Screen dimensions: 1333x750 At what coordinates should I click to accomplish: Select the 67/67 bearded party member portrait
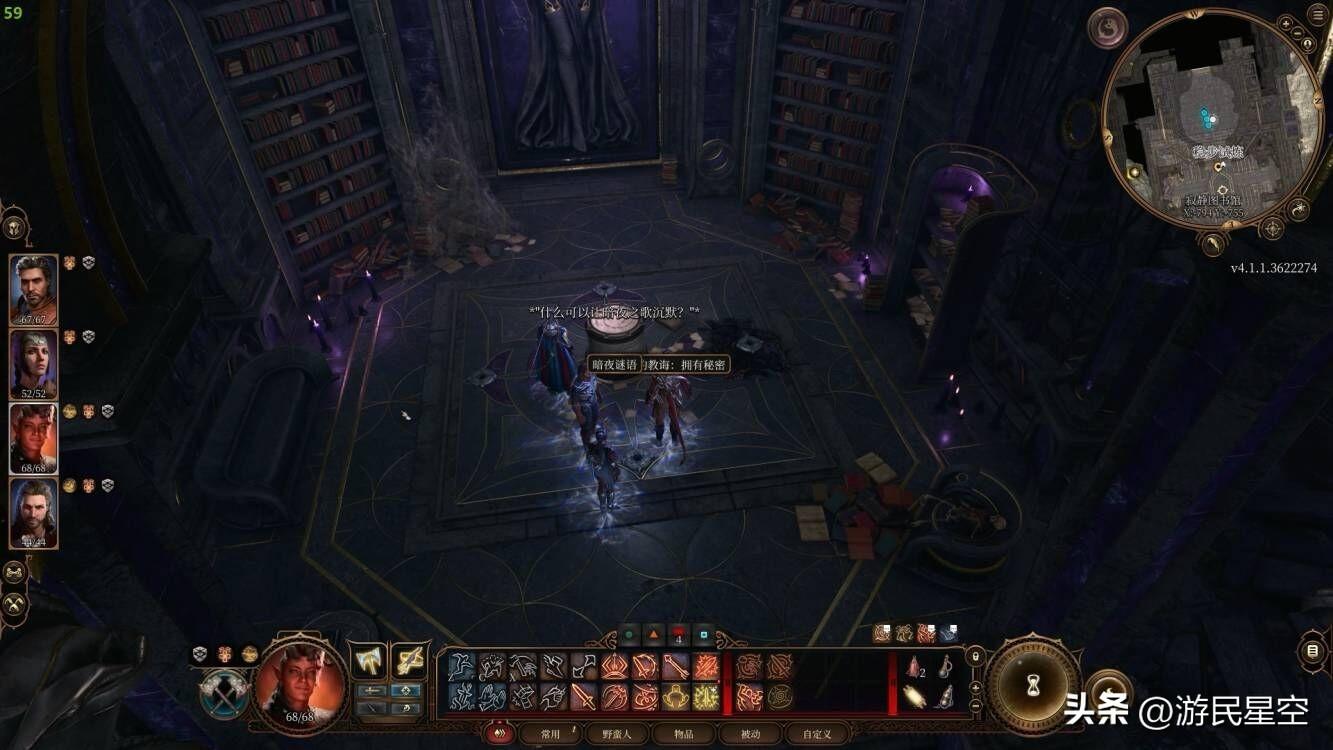click(34, 288)
